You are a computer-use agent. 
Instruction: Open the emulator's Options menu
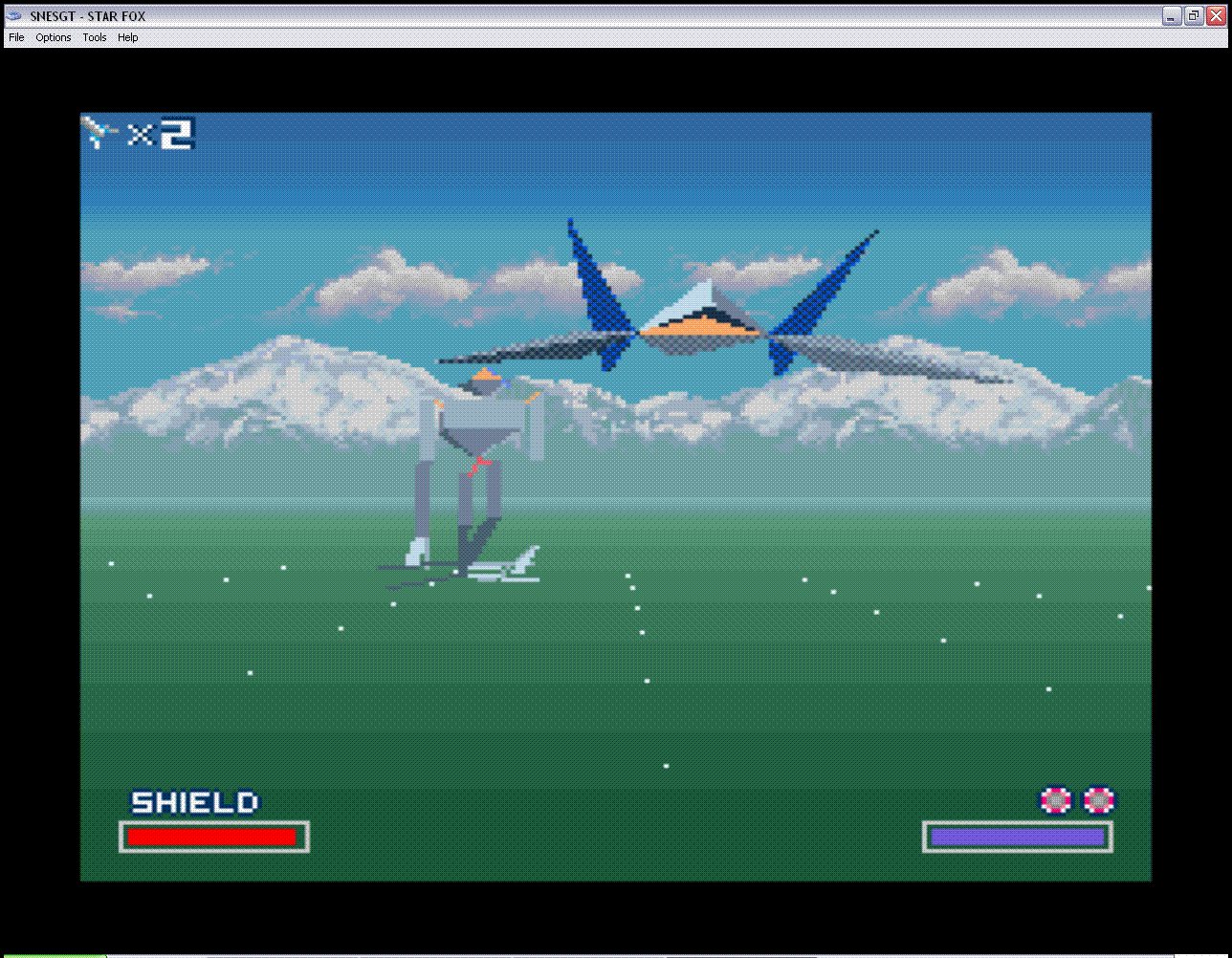coord(54,37)
